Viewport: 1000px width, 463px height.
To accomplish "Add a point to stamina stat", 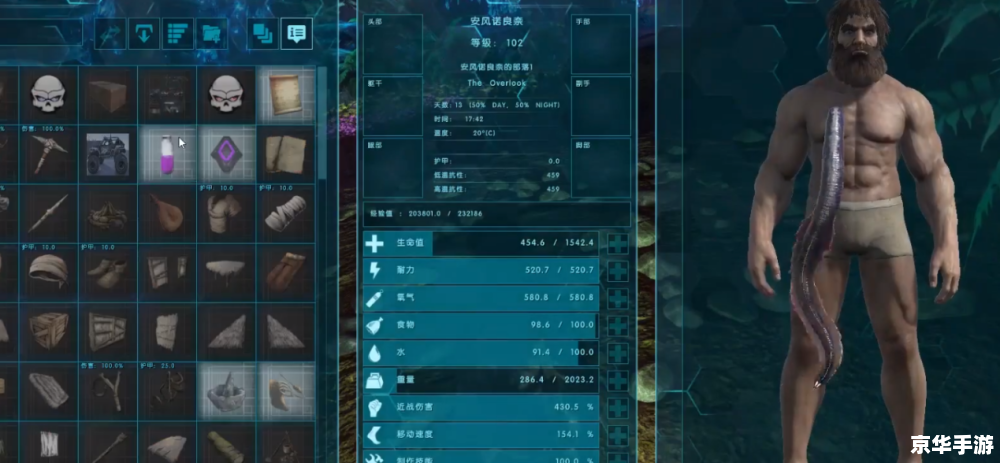I will click(x=619, y=271).
